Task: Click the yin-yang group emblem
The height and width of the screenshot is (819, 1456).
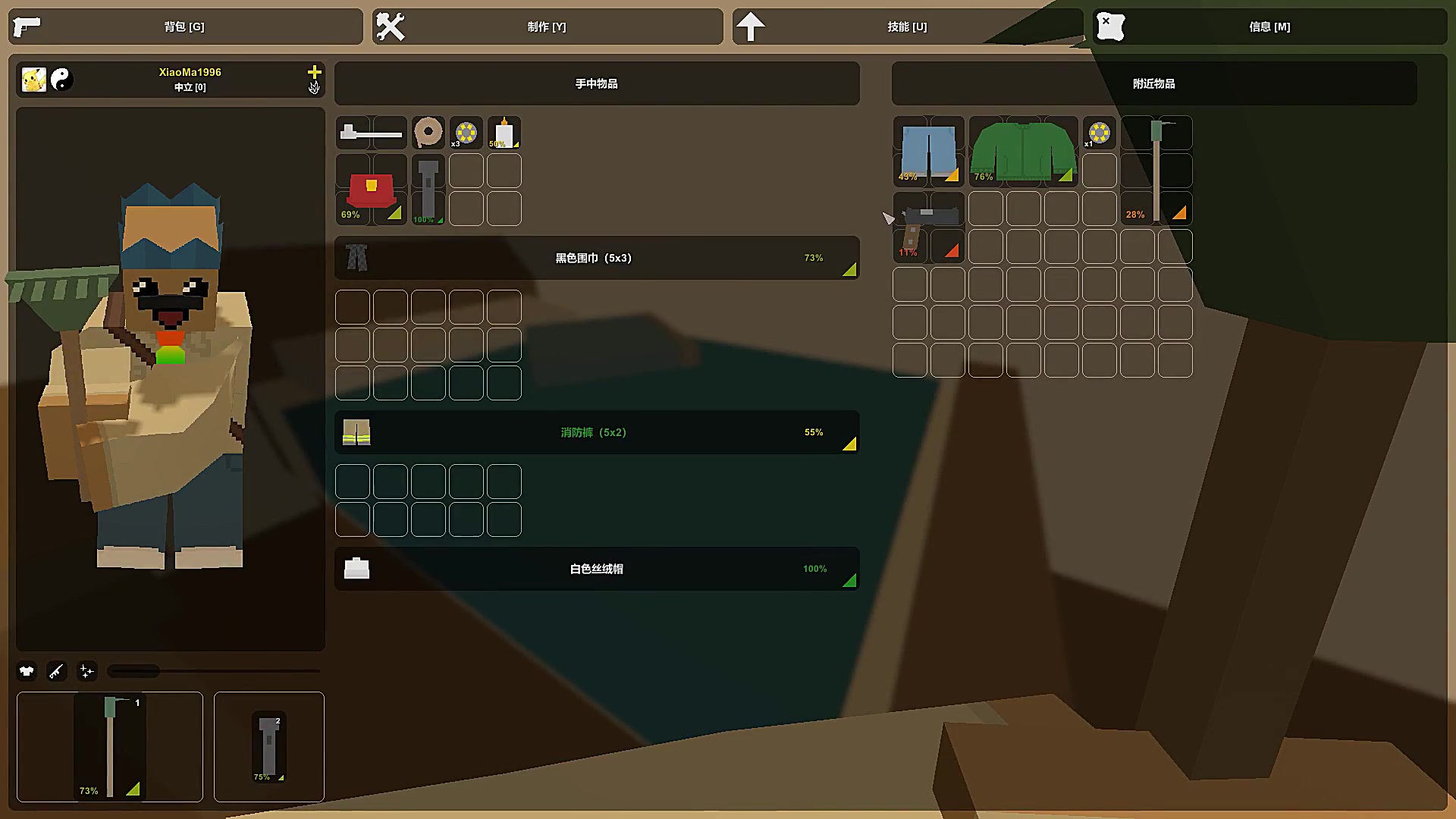Action: point(63,80)
